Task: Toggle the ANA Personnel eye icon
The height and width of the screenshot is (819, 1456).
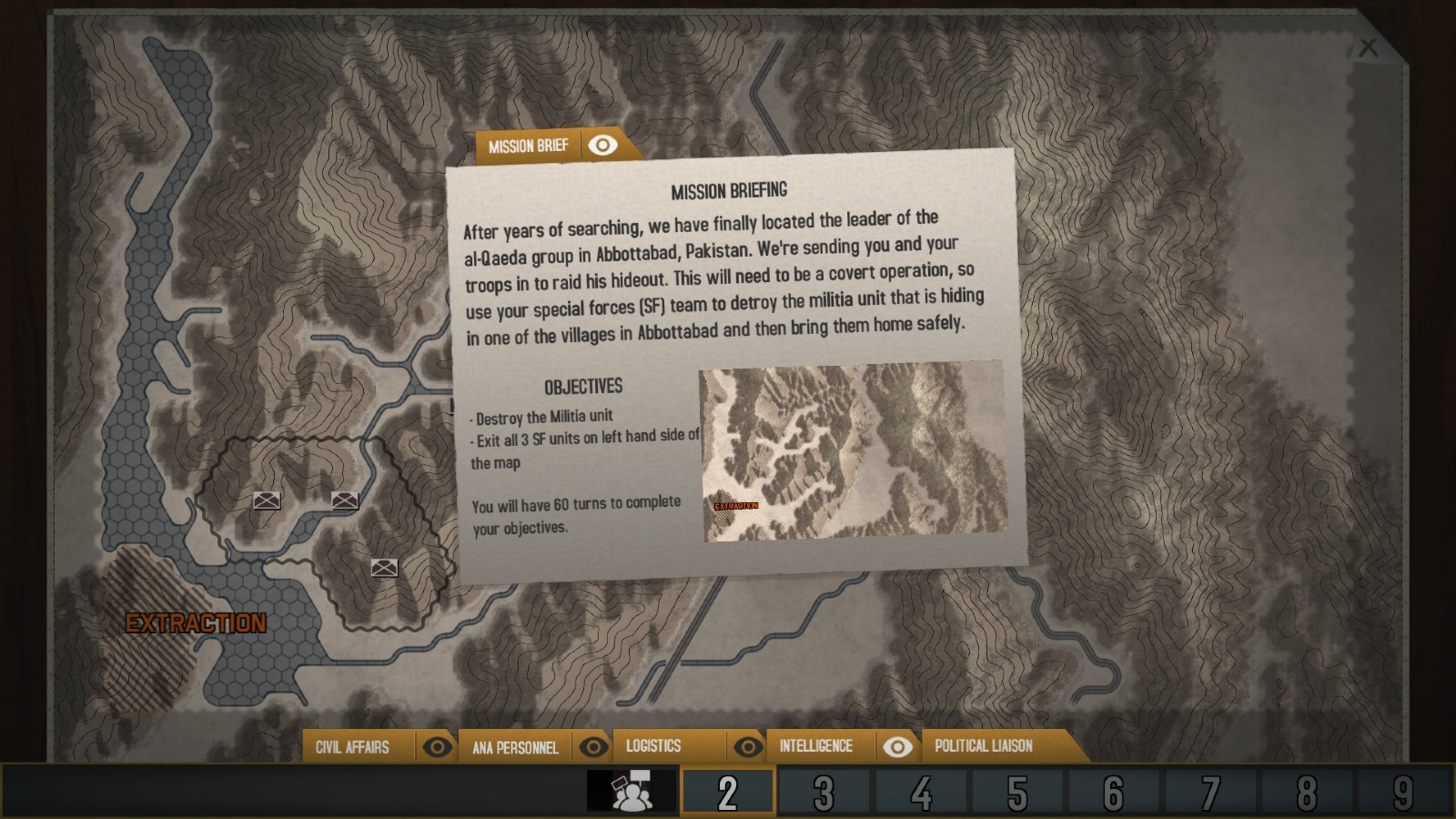Action: [x=596, y=746]
